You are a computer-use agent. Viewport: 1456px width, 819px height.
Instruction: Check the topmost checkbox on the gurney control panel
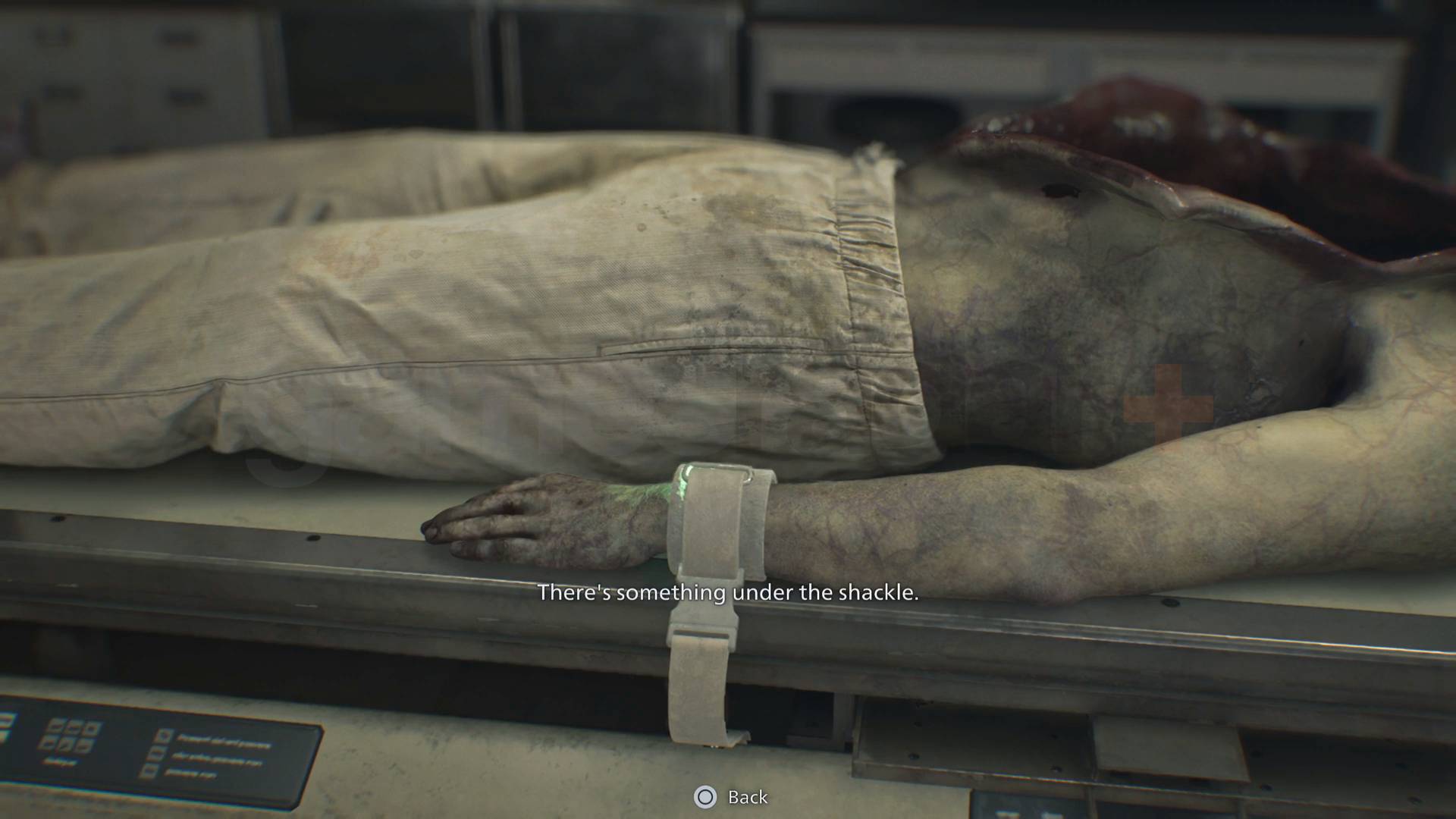click(x=162, y=734)
